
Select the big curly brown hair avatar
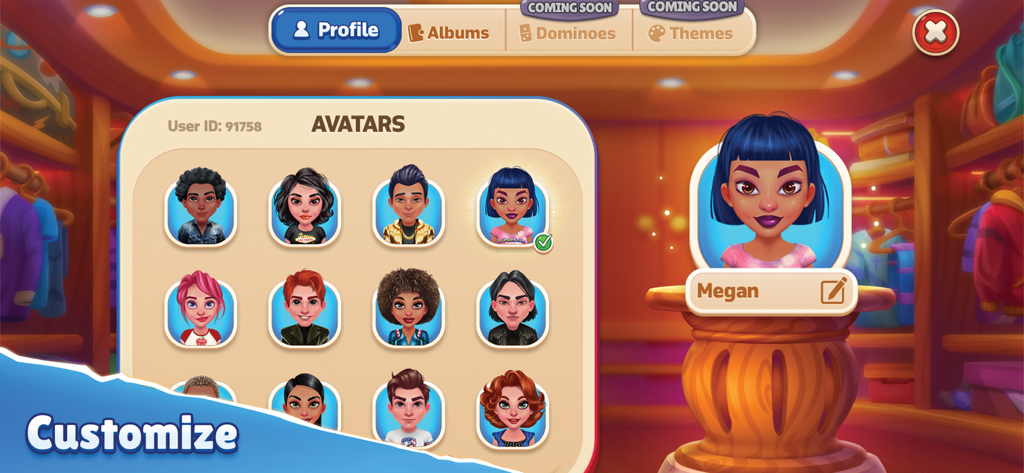coord(408,309)
